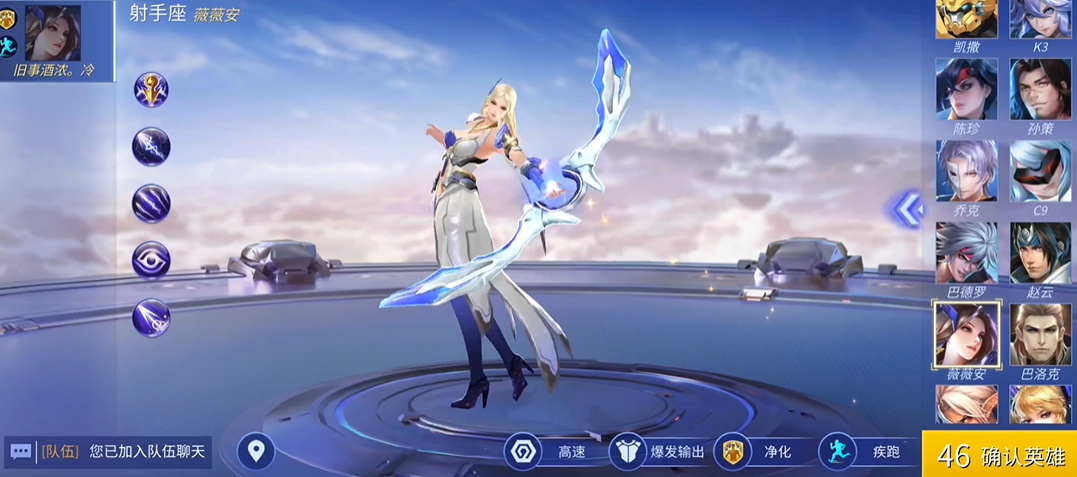Image resolution: width=1077 pixels, height=477 pixels.
Task: View the golden passive skill icon
Action: click(x=151, y=90)
